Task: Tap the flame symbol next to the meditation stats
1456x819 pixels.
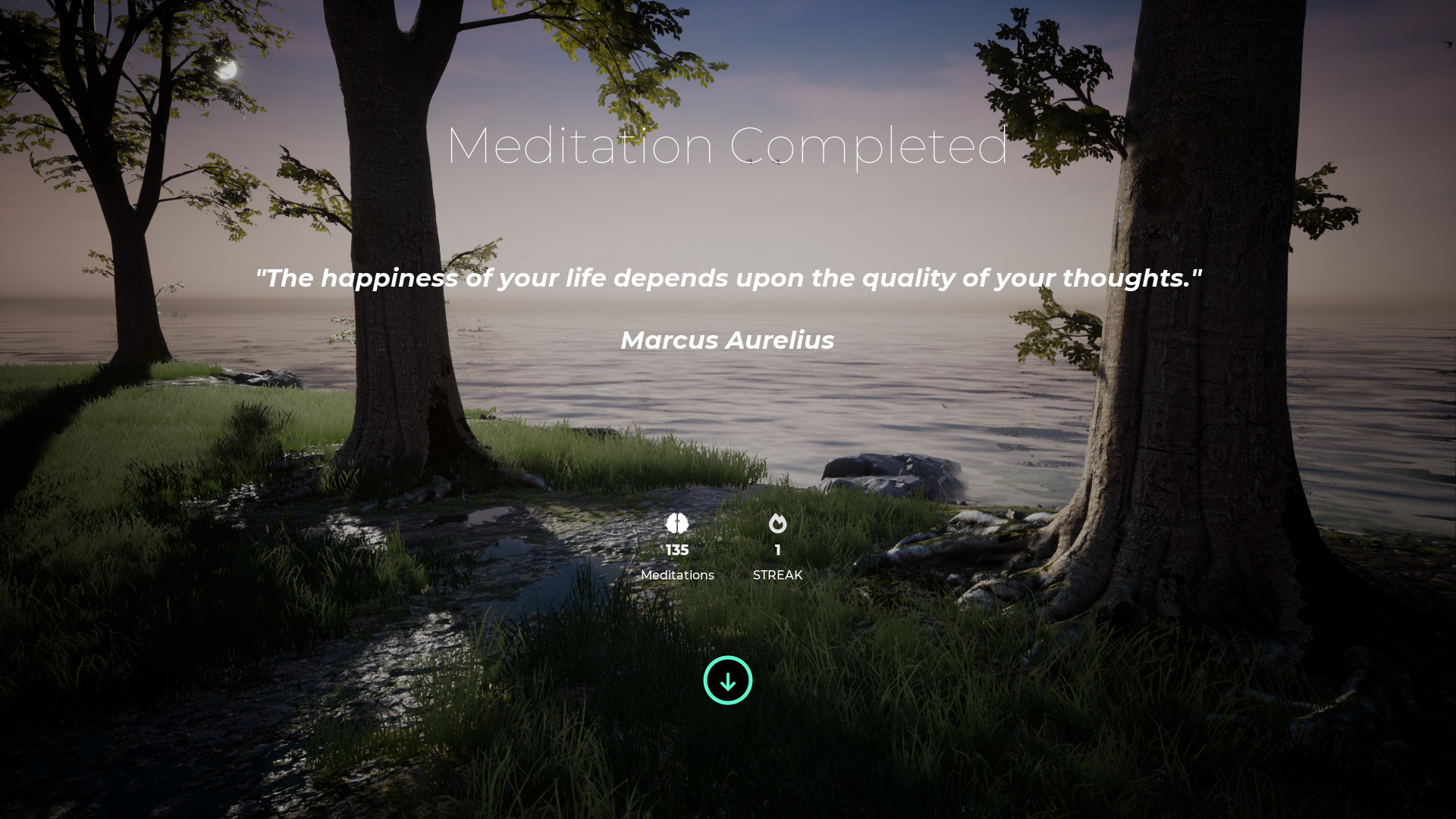Action: tap(777, 524)
